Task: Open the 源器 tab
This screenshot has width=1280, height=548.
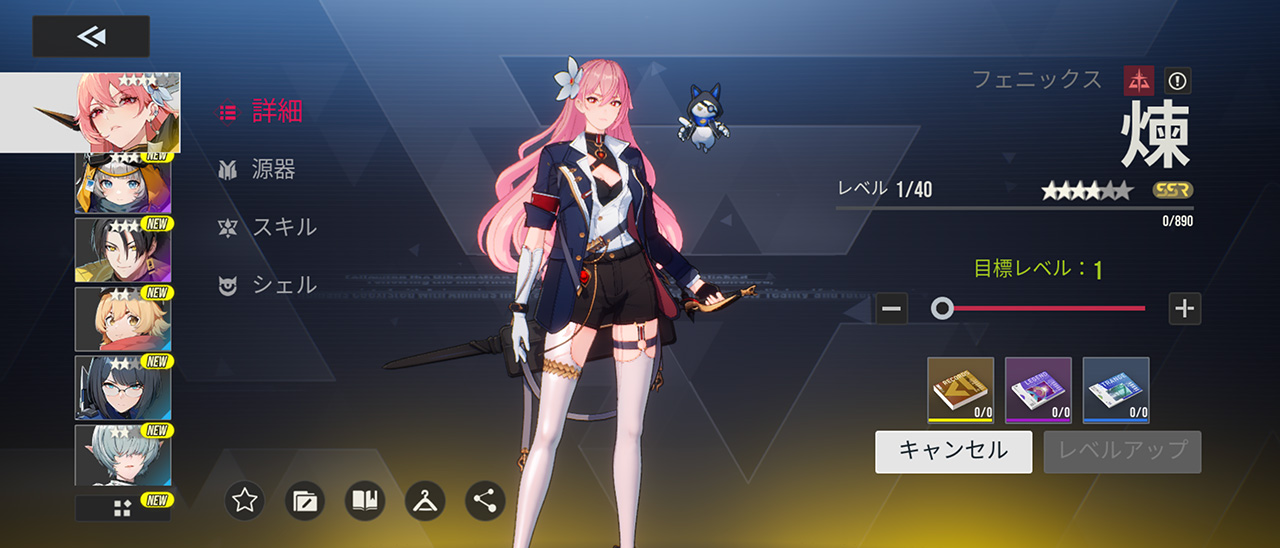Action: click(x=258, y=170)
